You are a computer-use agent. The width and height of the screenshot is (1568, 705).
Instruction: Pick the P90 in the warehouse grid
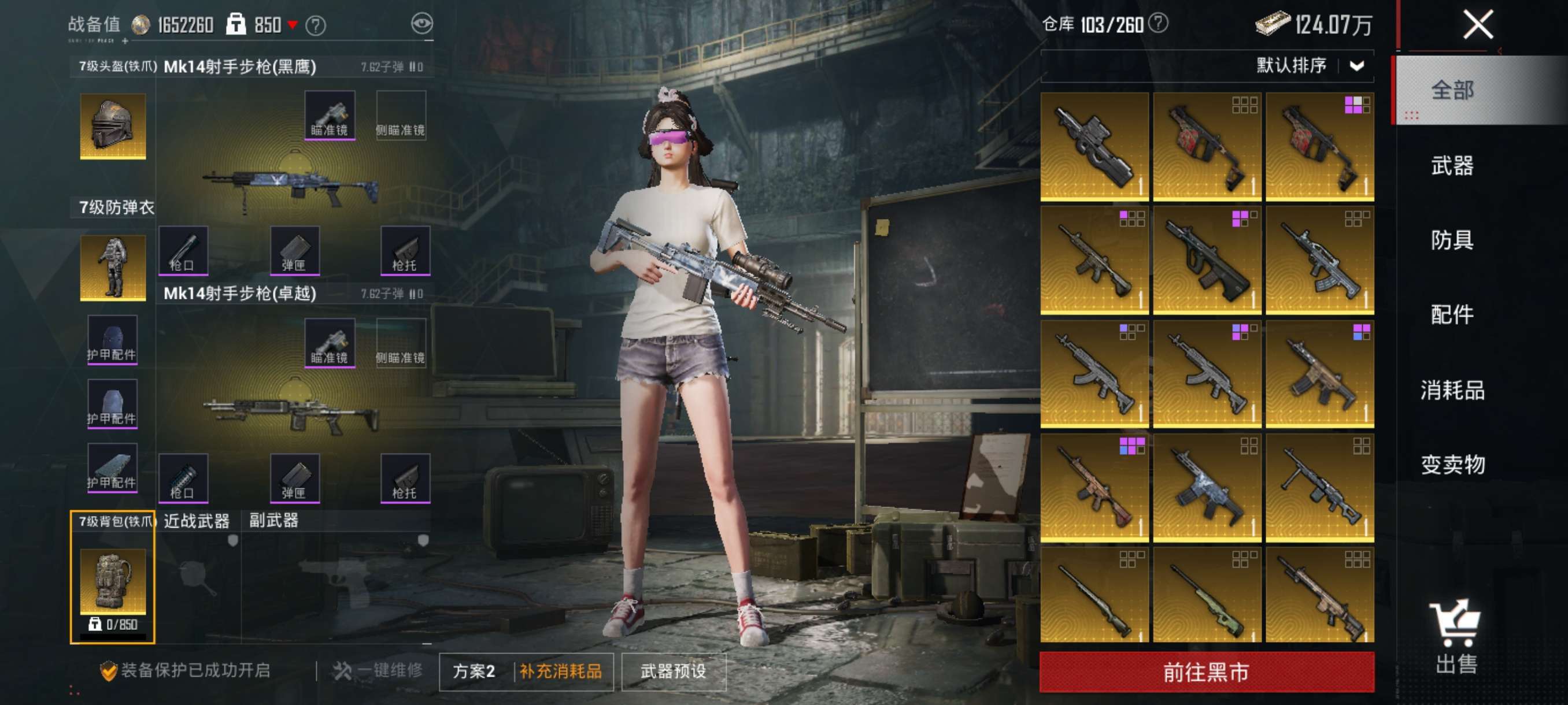[1094, 147]
